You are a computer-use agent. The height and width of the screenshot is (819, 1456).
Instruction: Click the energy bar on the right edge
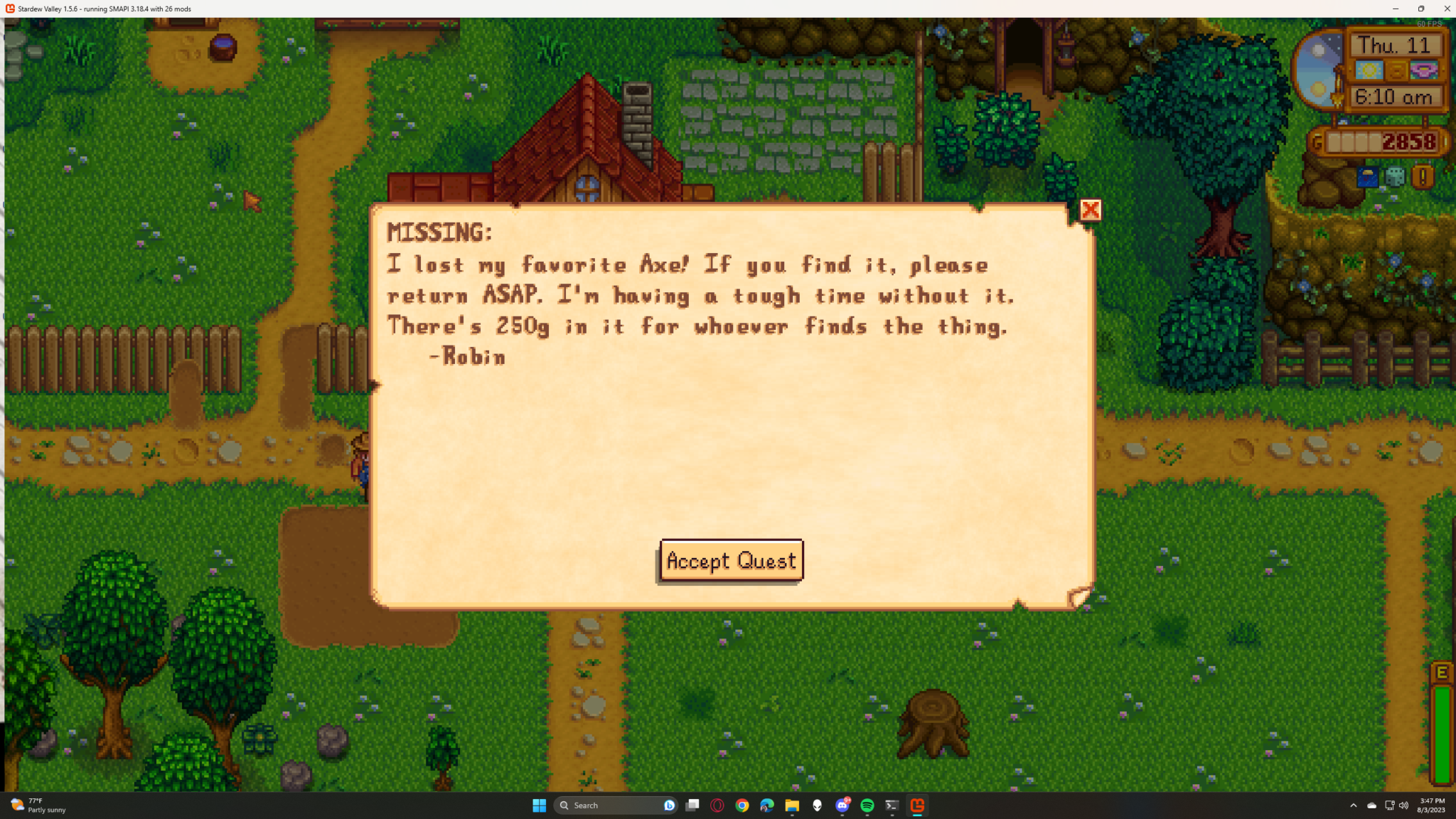click(1444, 718)
